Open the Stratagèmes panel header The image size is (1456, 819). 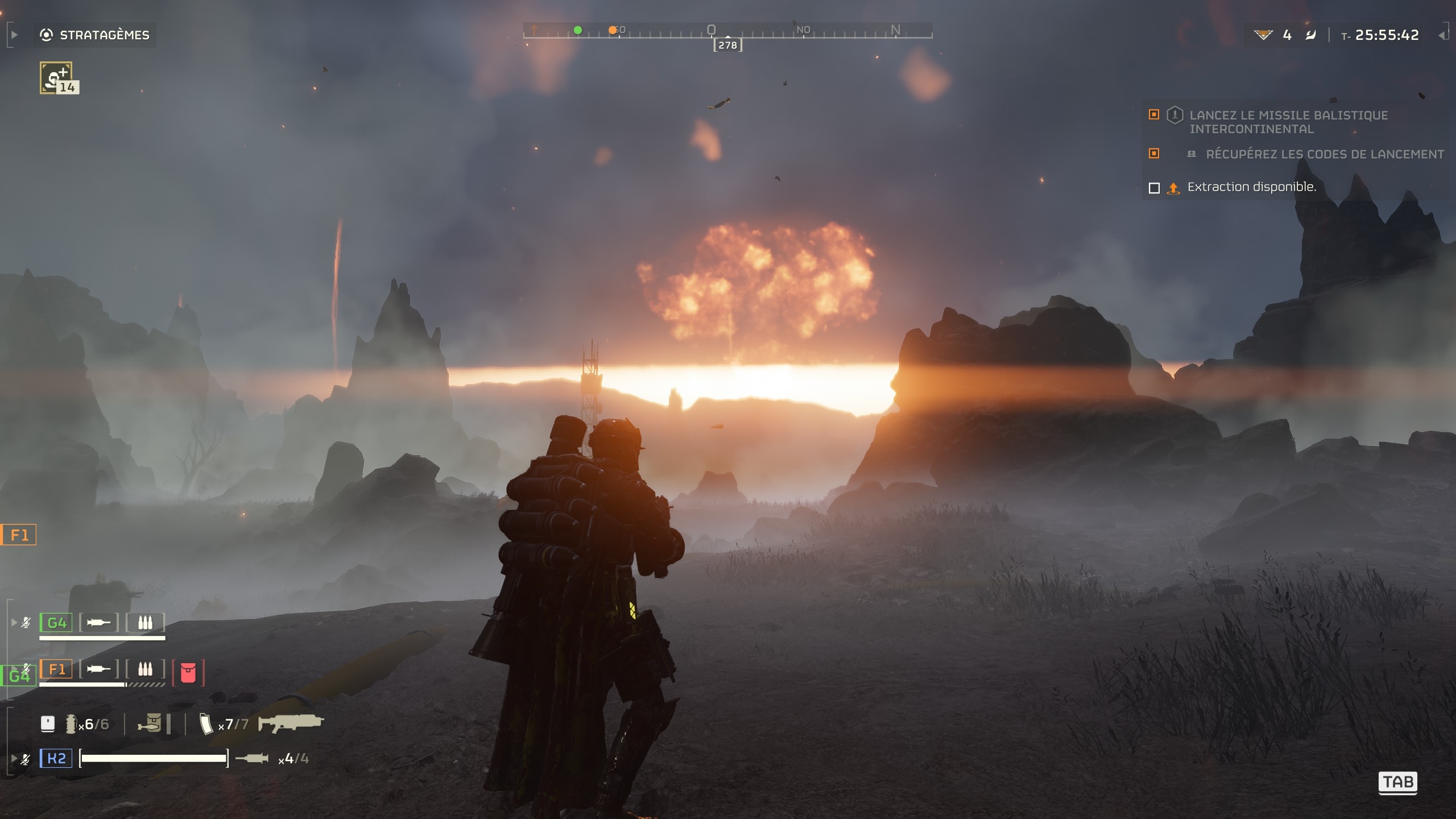point(95,35)
